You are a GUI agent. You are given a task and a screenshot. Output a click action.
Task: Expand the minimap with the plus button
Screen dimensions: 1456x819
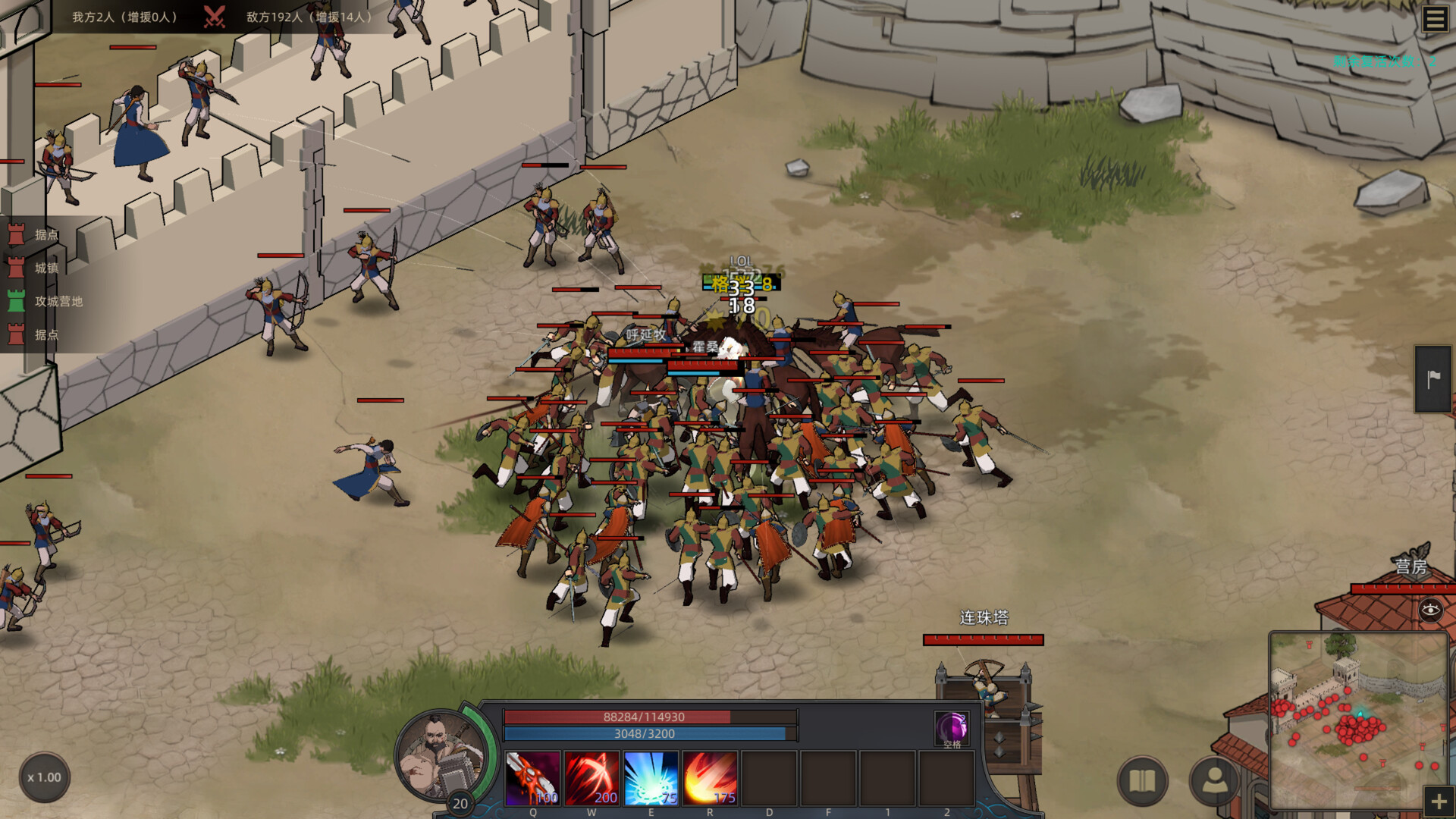click(x=1439, y=802)
